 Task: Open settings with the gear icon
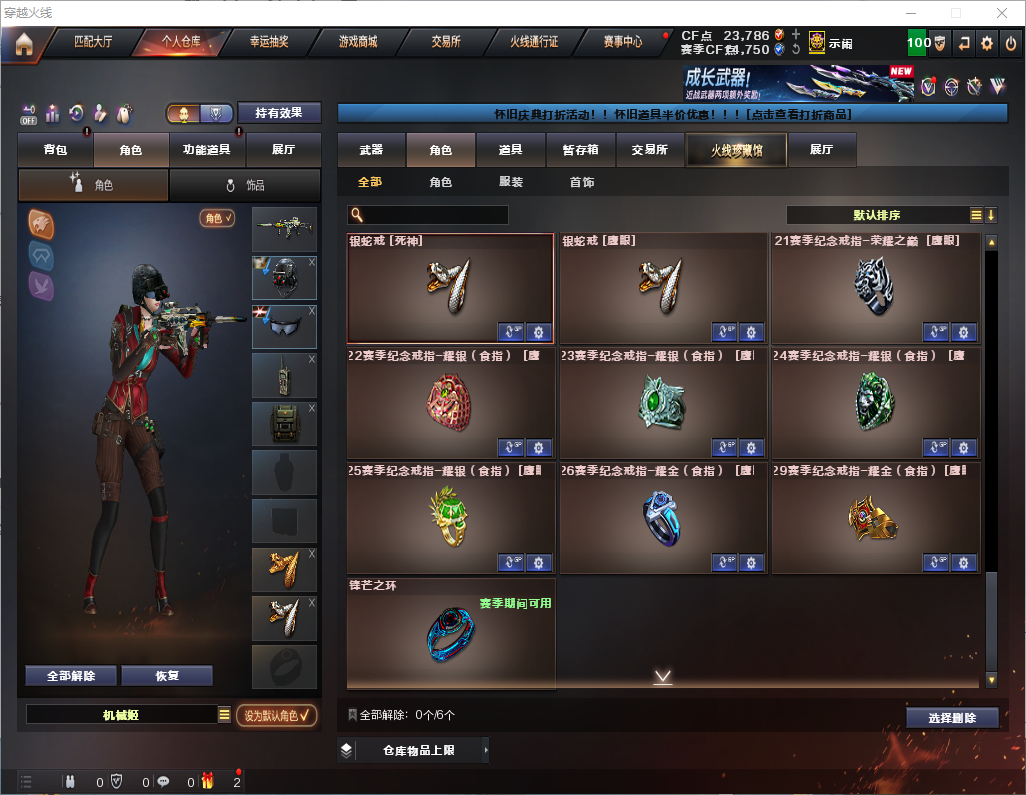pyautogui.click(x=987, y=43)
